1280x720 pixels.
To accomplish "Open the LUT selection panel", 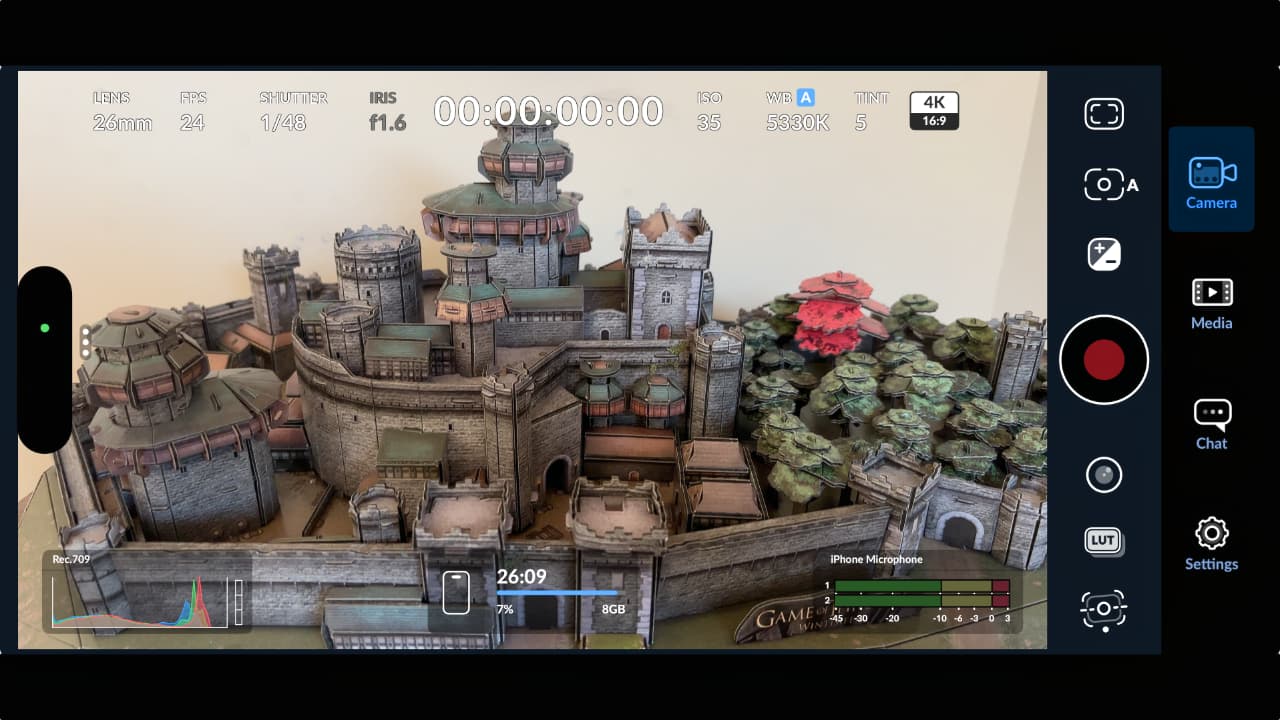I will tap(1104, 541).
